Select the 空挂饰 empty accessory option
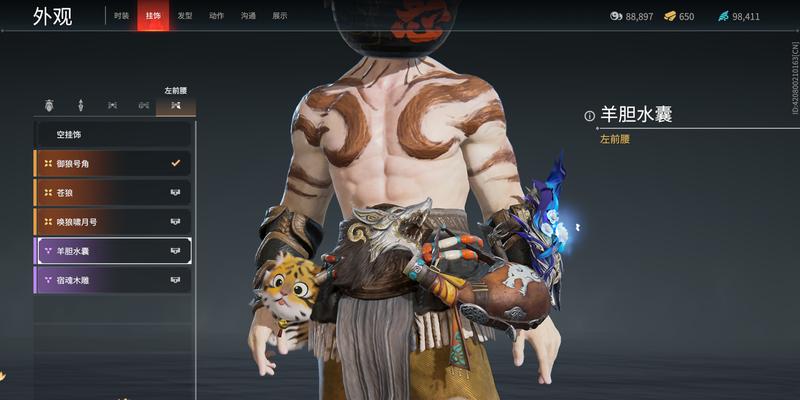Viewport: 800px width, 400px height. click(112, 135)
